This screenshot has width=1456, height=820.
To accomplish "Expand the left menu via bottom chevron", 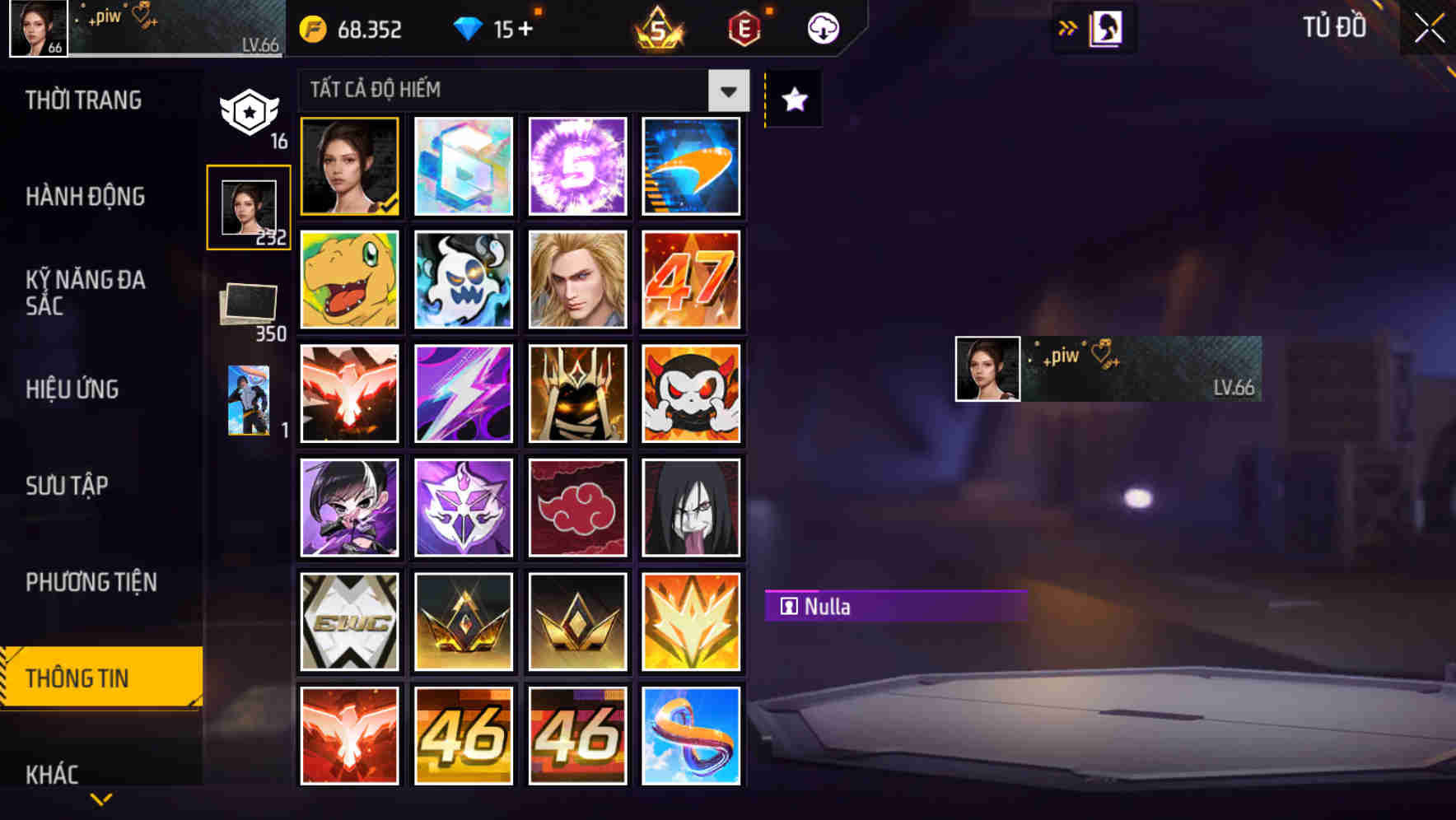I will (x=100, y=799).
